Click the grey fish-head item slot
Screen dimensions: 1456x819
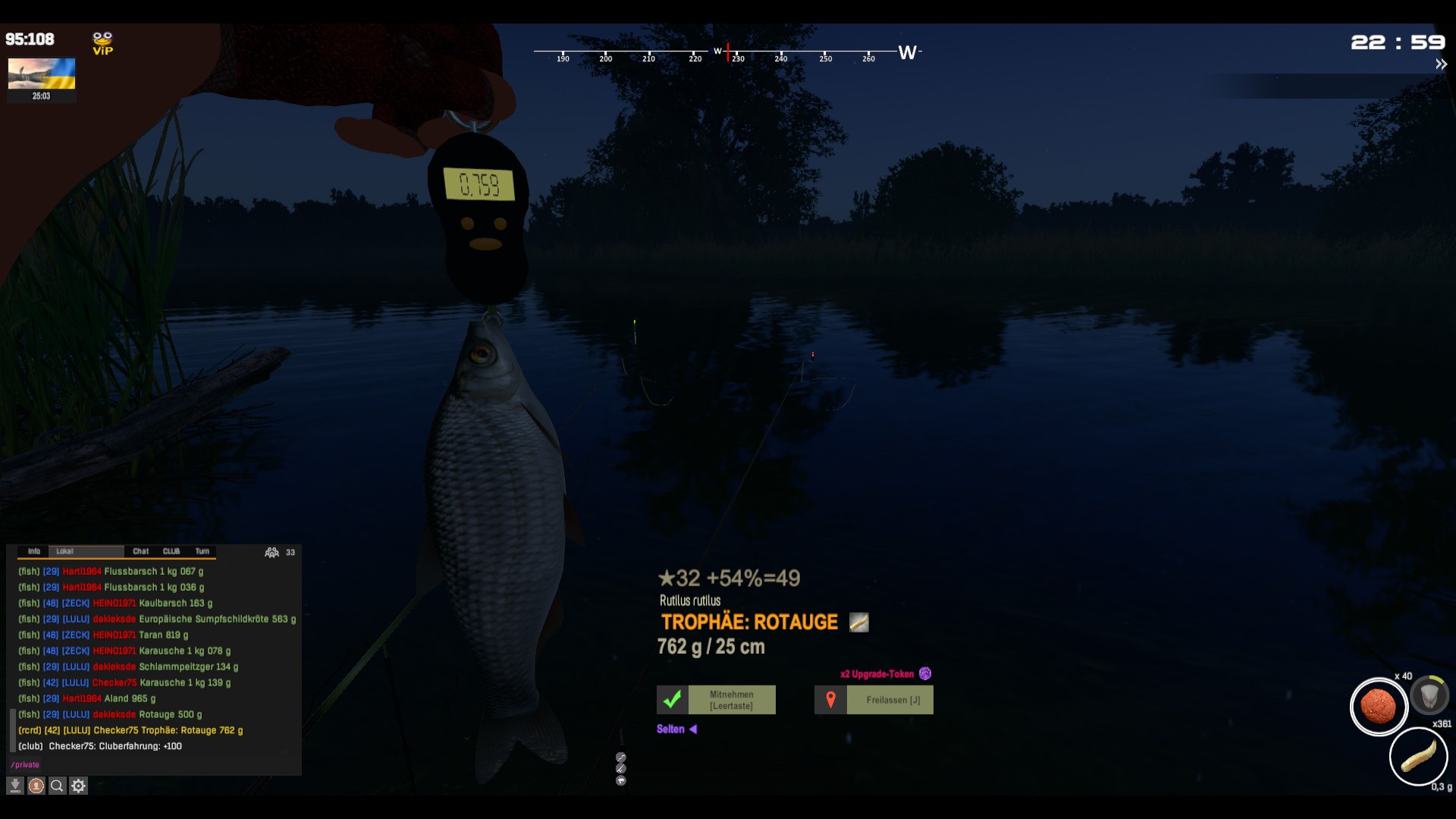click(x=1429, y=695)
